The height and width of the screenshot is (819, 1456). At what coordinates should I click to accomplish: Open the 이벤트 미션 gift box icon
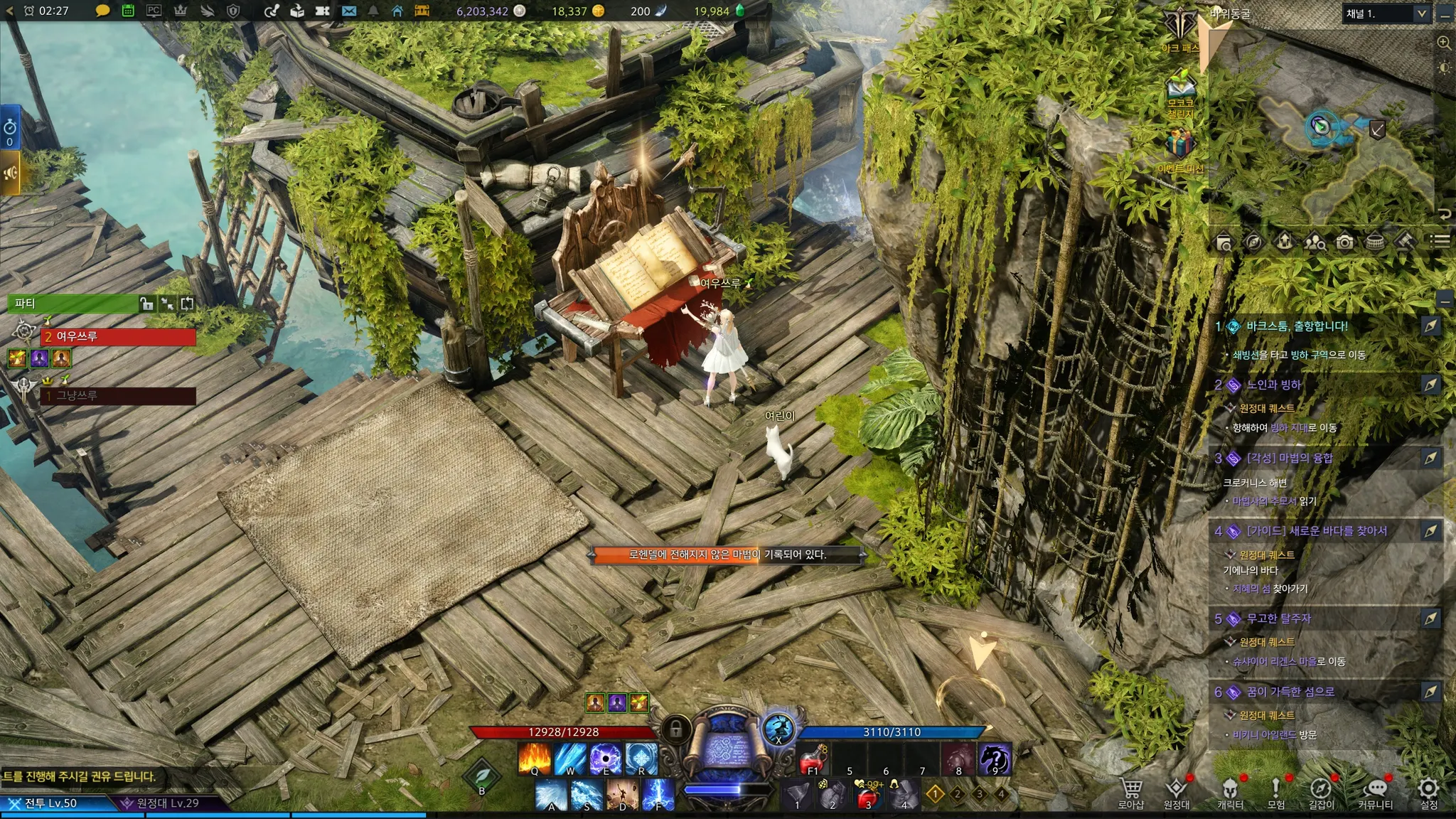[x=1180, y=146]
